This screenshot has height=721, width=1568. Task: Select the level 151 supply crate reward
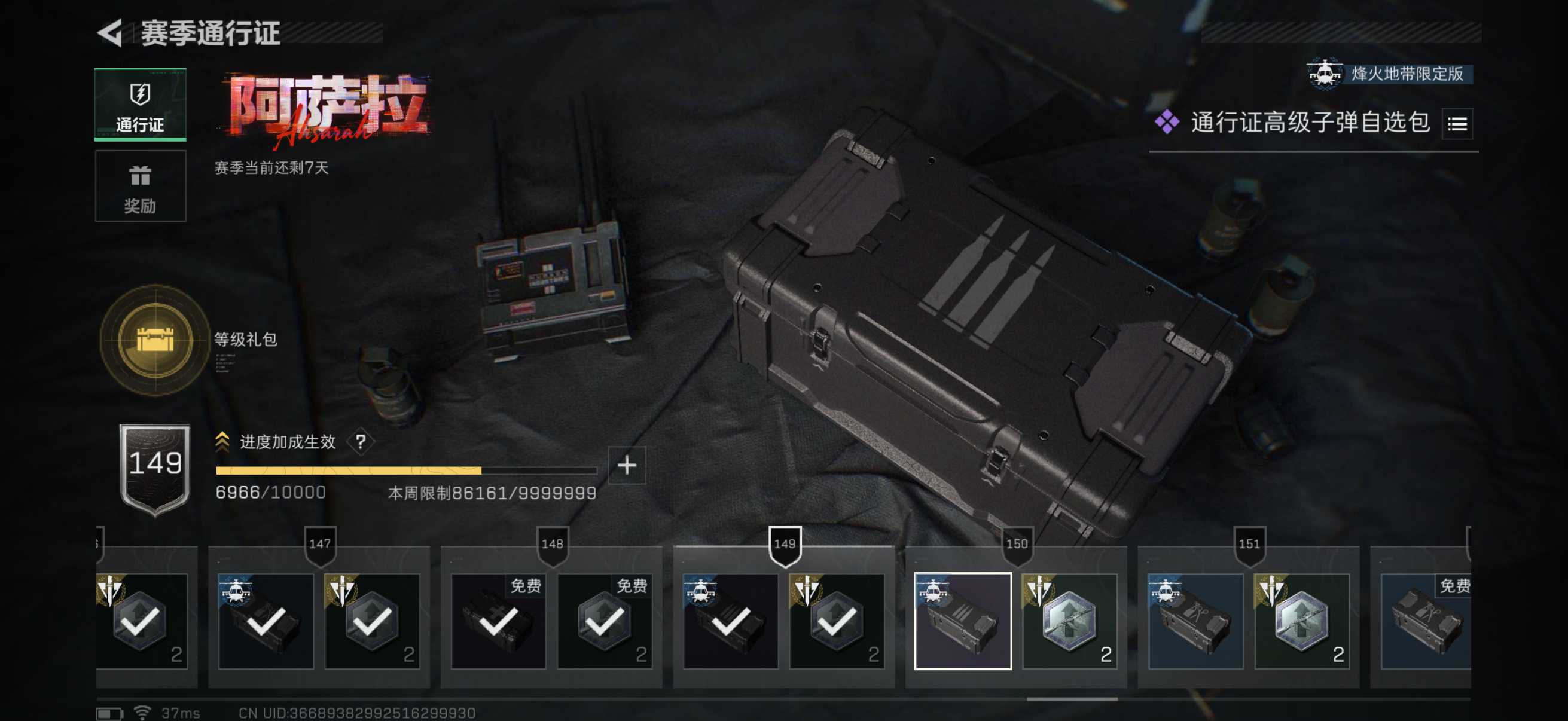tap(1195, 621)
